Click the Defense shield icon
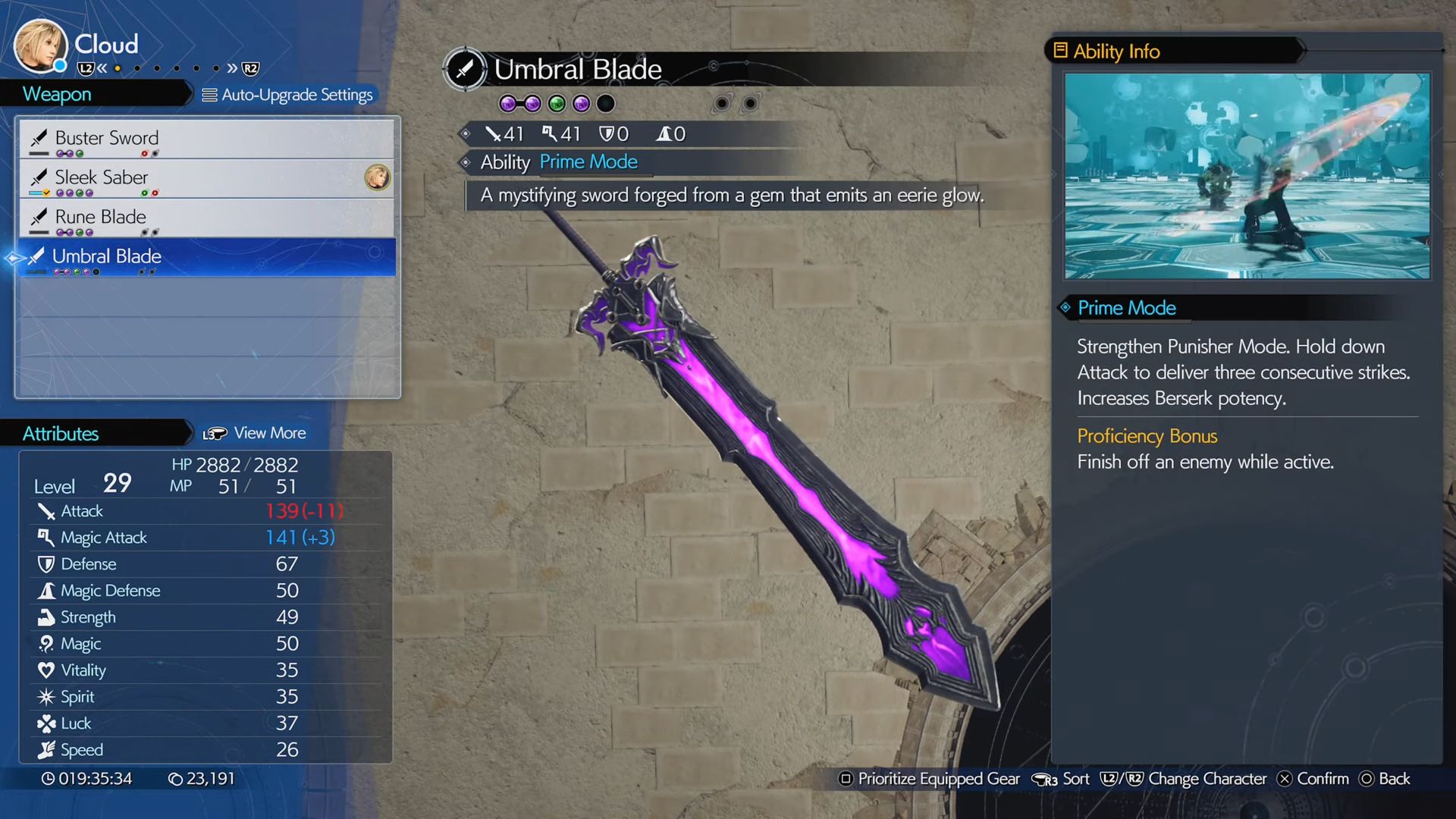The image size is (1456, 819). point(45,564)
